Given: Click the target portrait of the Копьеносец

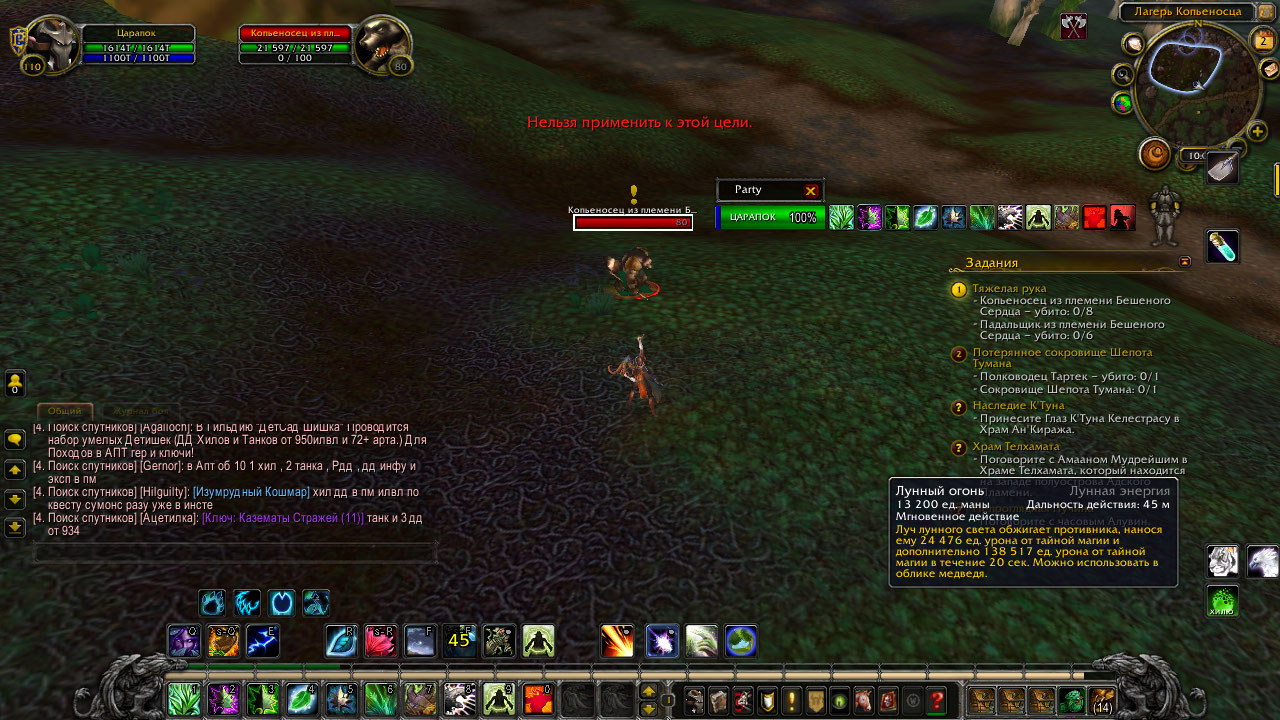Looking at the screenshot, I should (383, 45).
